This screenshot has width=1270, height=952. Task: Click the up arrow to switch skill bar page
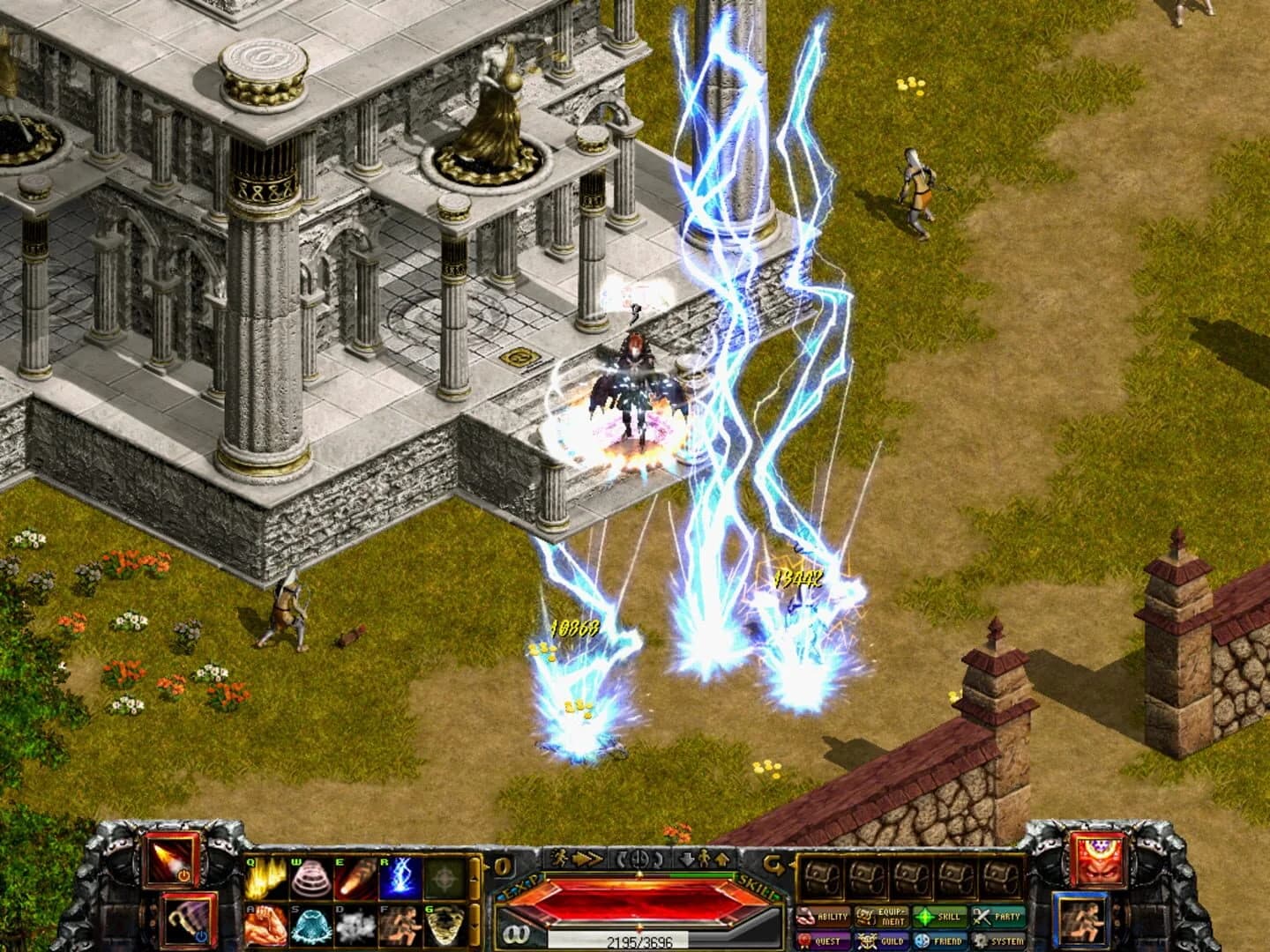[x=475, y=877]
